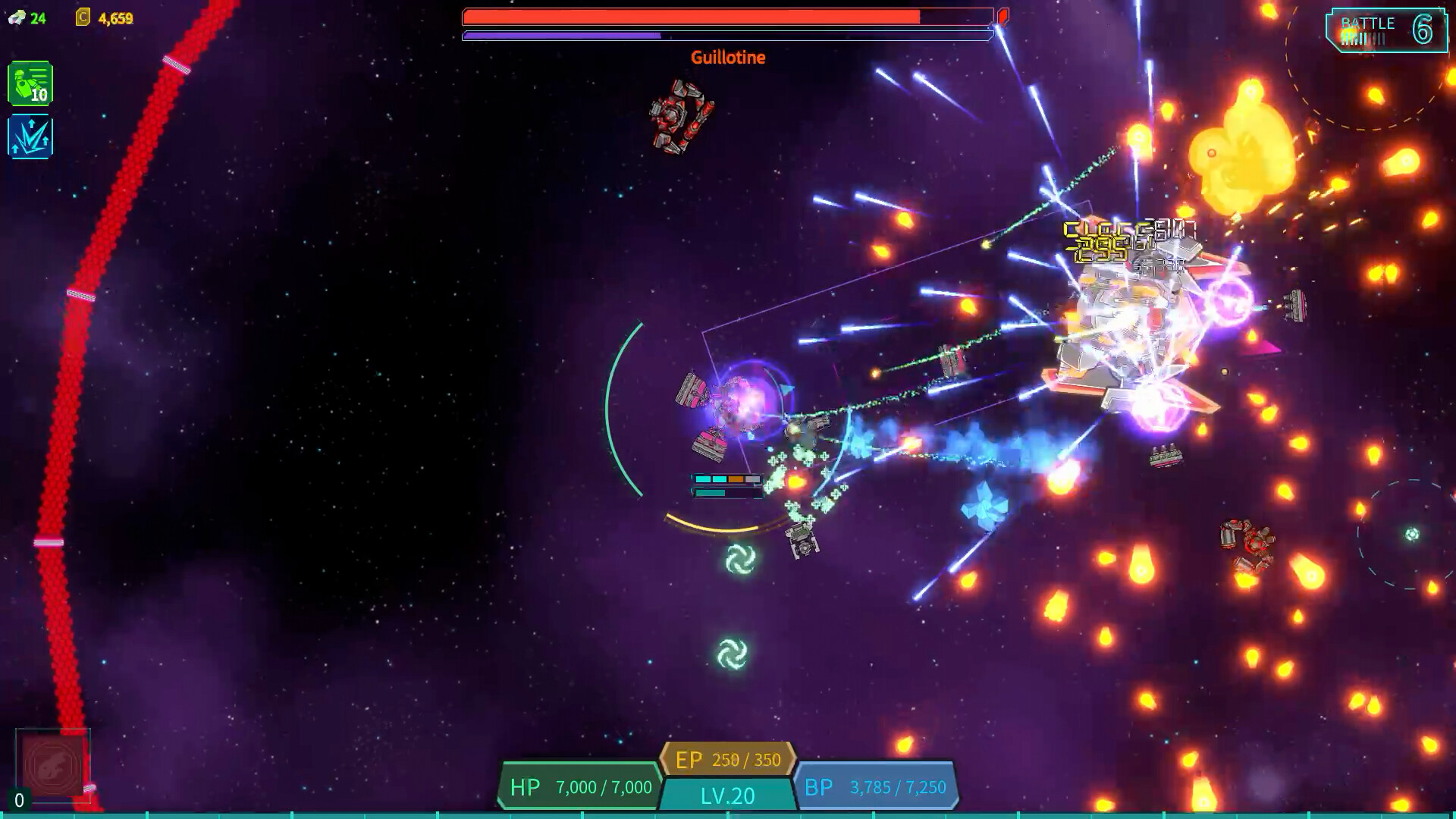Image resolution: width=1456 pixels, height=819 pixels.
Task: Select the blue burst upgrade icon
Action: click(x=30, y=136)
